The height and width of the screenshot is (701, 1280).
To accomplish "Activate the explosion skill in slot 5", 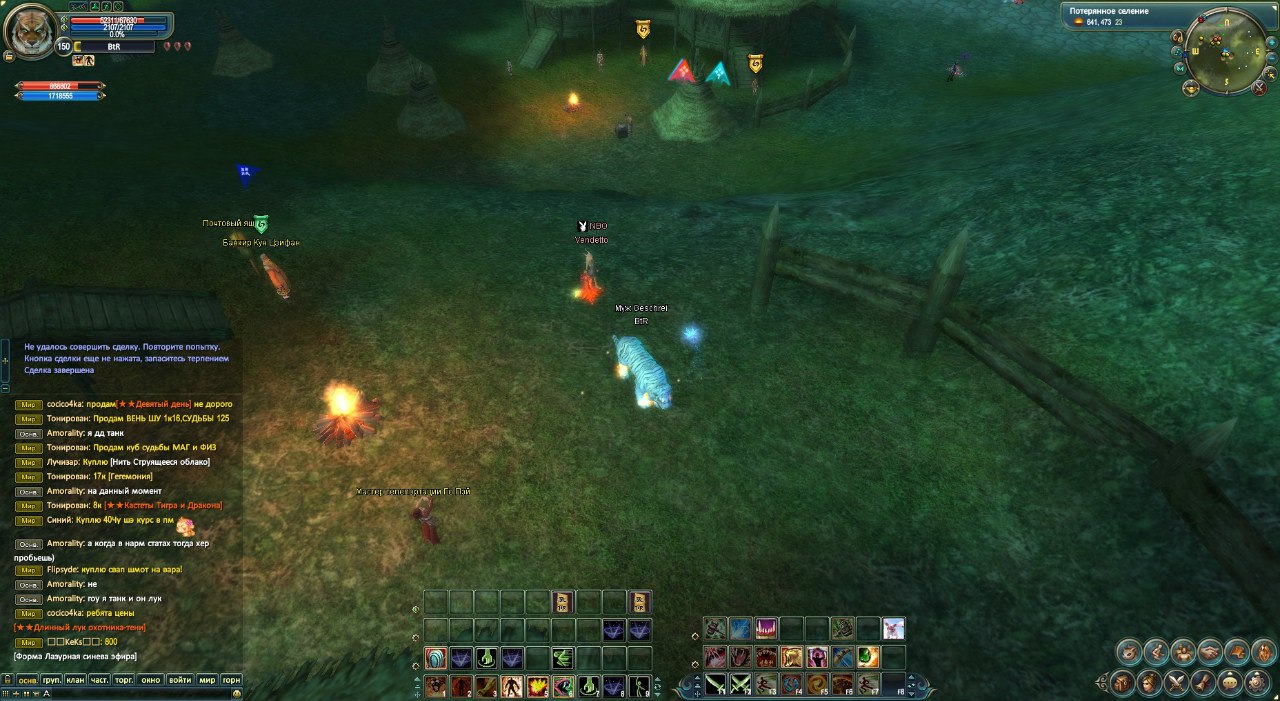I will tap(538, 686).
